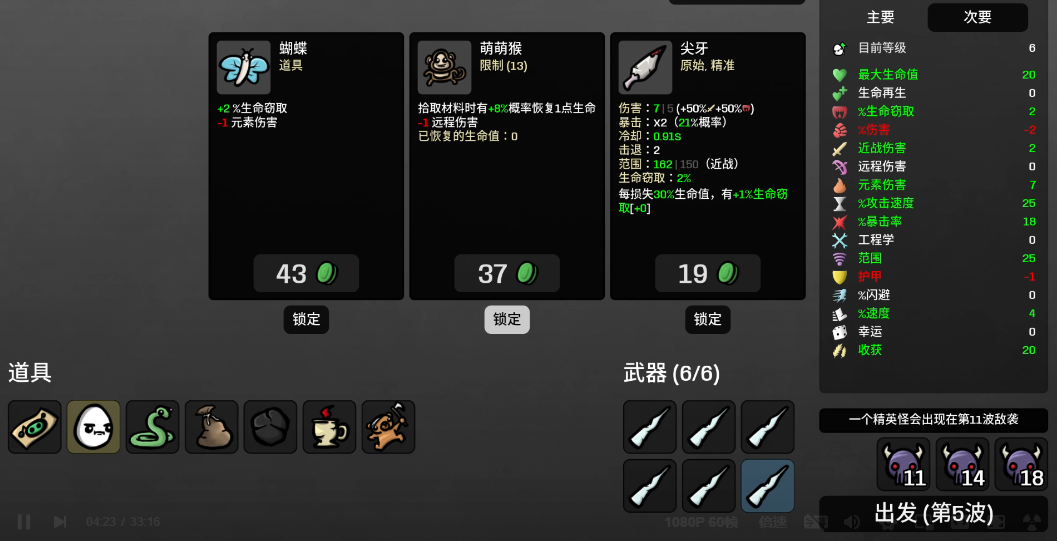Screen dimensions: 1057x541
Task: Inspect the green banknote item
Action: click(x=35, y=427)
